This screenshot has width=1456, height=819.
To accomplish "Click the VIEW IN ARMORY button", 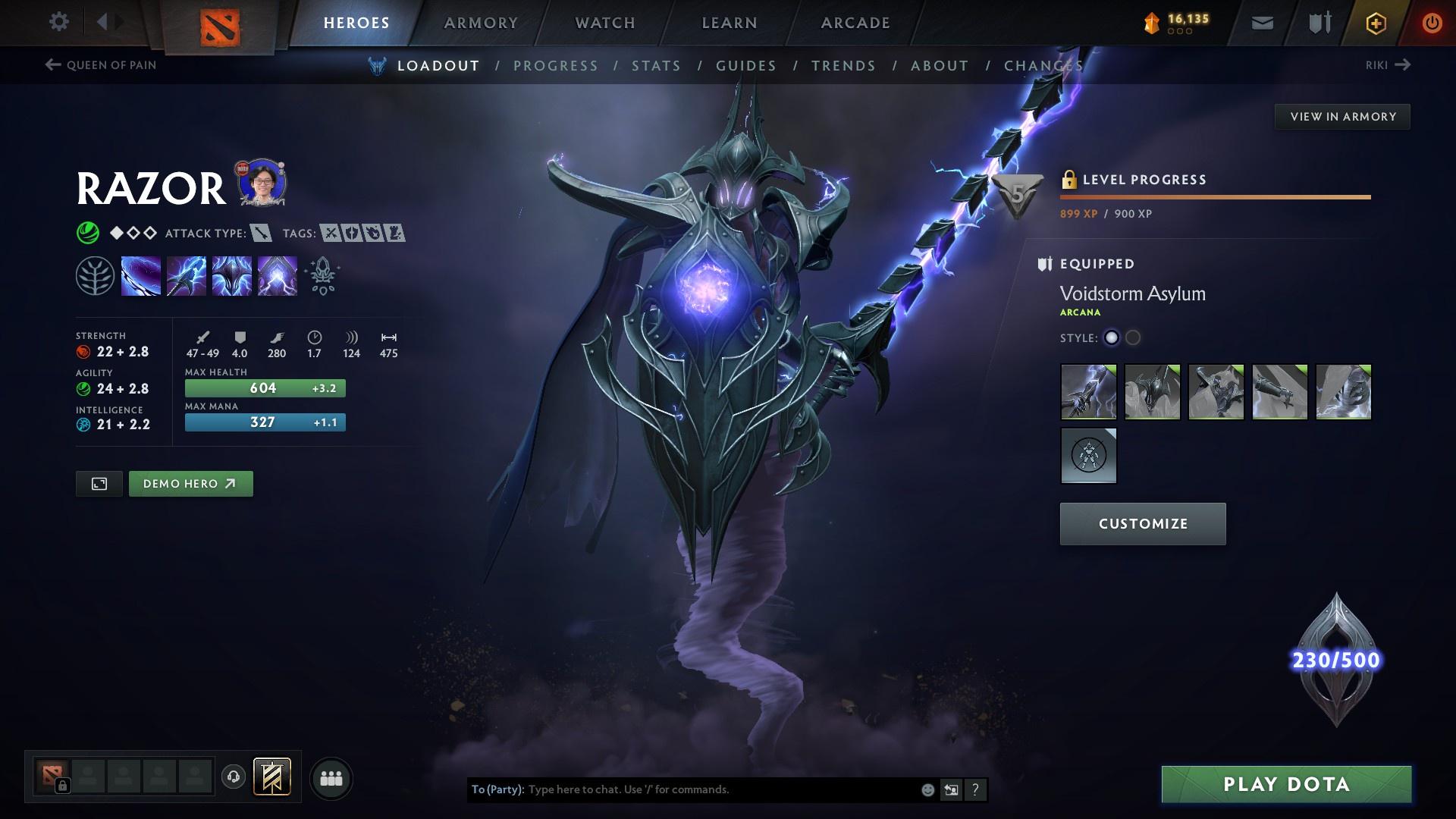I will 1342,116.
